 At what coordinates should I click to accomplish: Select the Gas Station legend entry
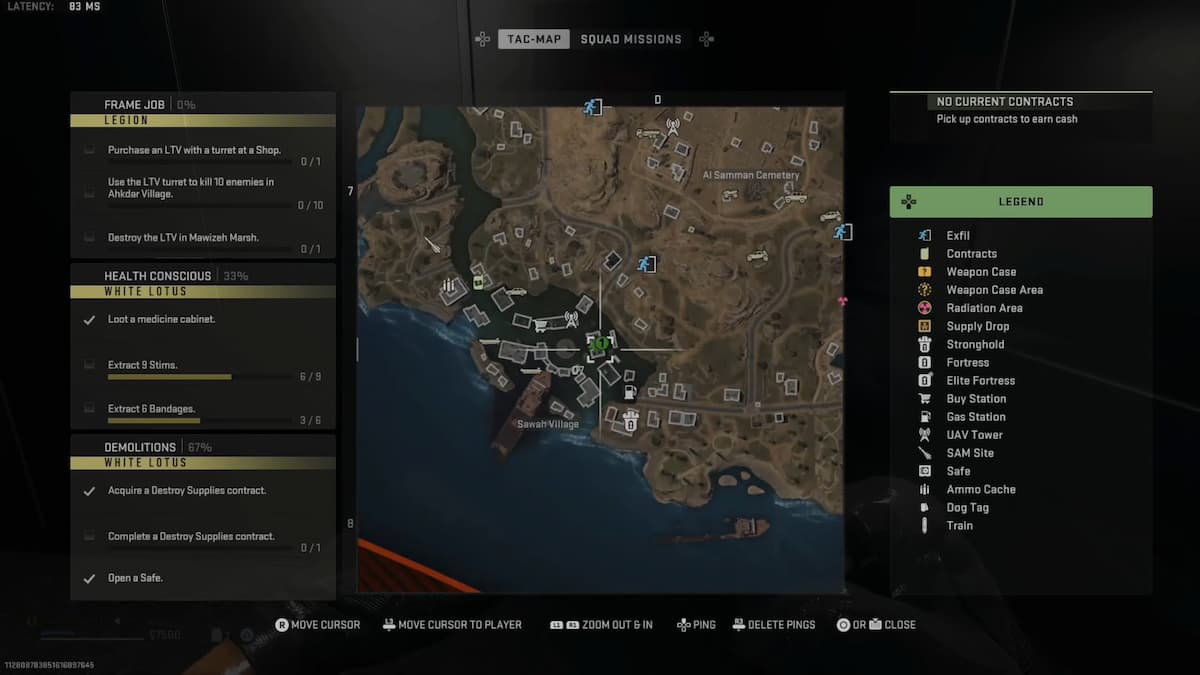[x=975, y=417]
